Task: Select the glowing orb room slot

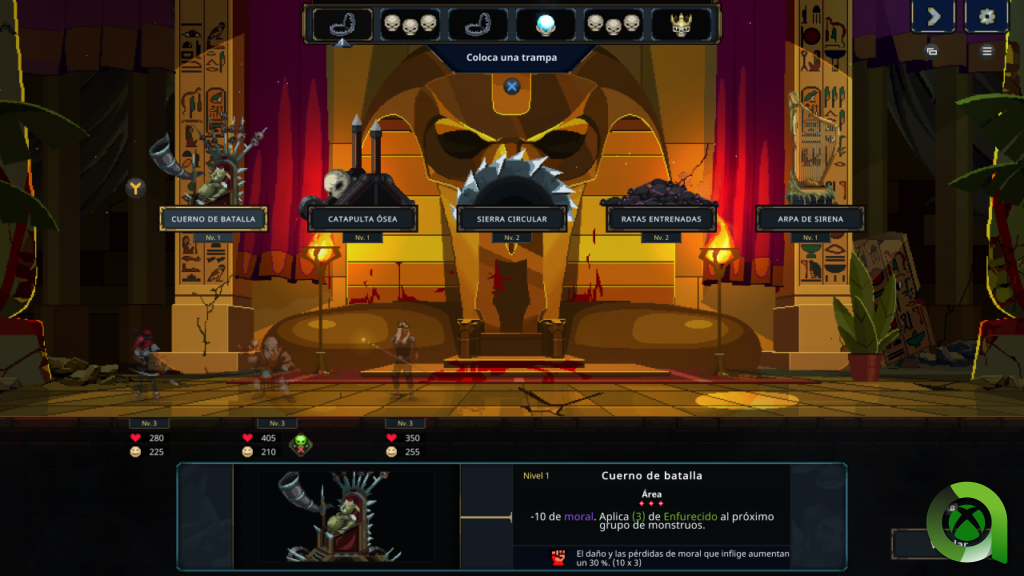Action: pyautogui.click(x=546, y=24)
